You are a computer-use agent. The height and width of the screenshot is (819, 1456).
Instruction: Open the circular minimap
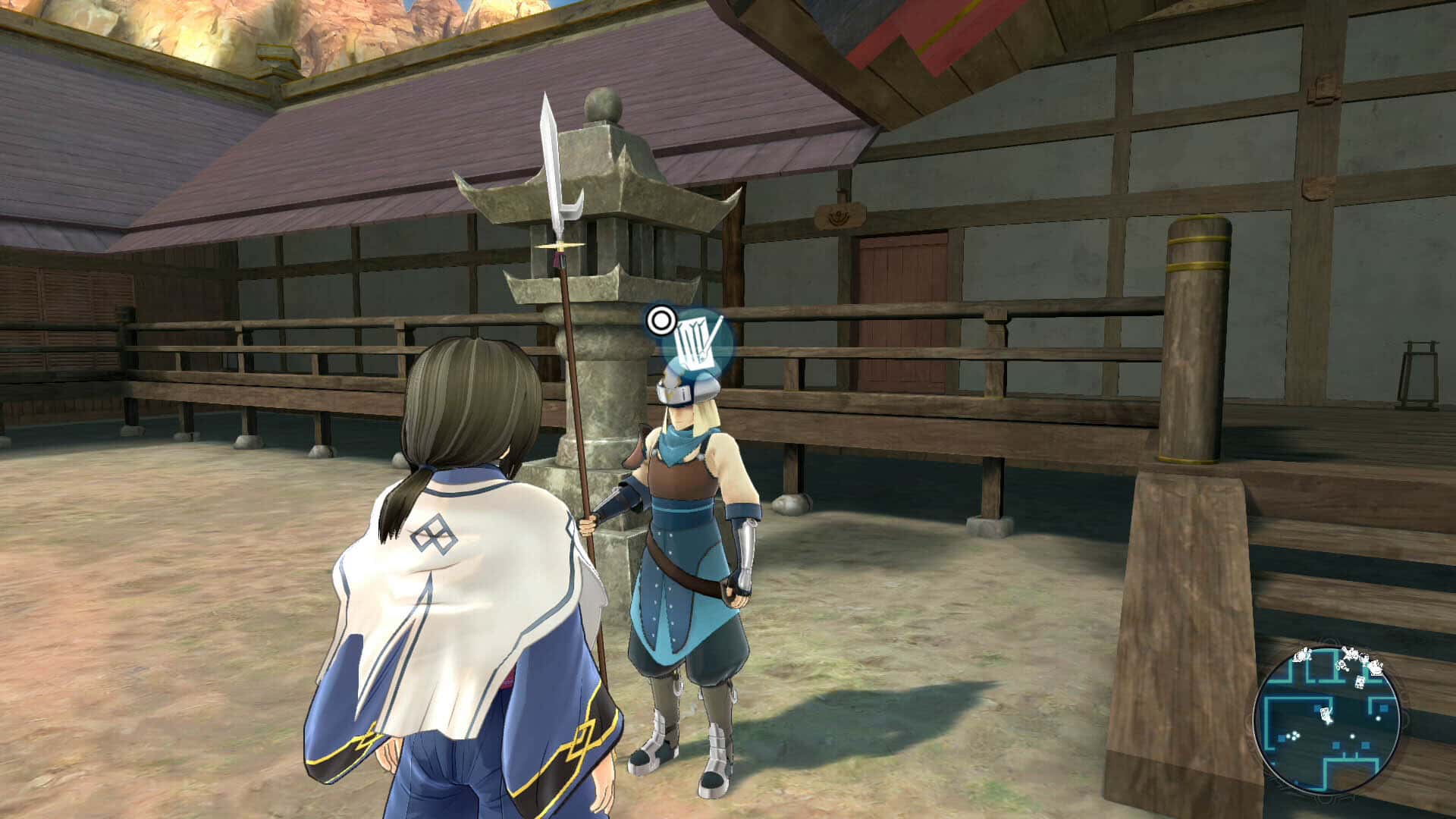pyautogui.click(x=1326, y=721)
